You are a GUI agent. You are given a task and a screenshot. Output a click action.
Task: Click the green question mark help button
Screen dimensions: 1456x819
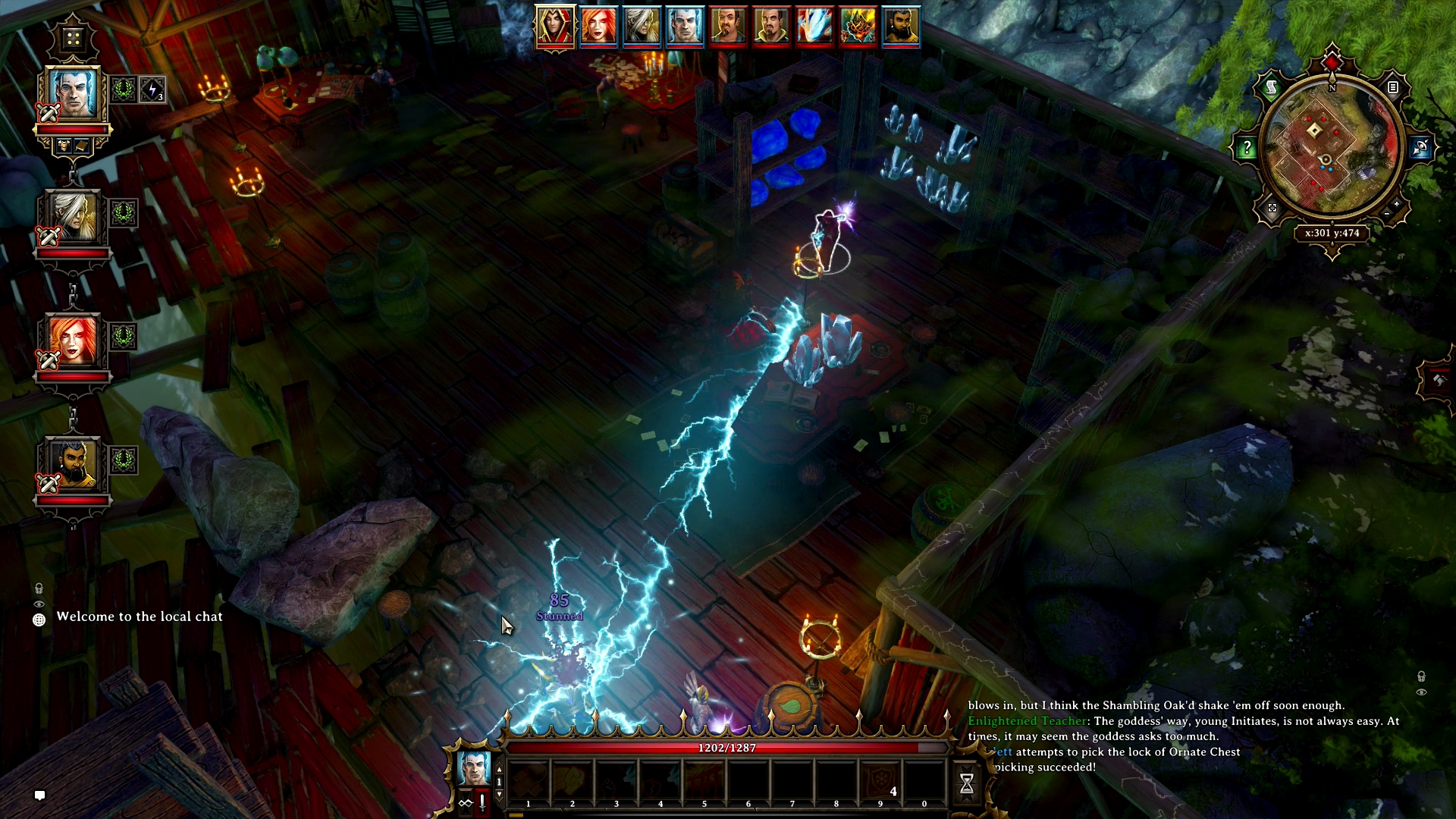pyautogui.click(x=1247, y=149)
